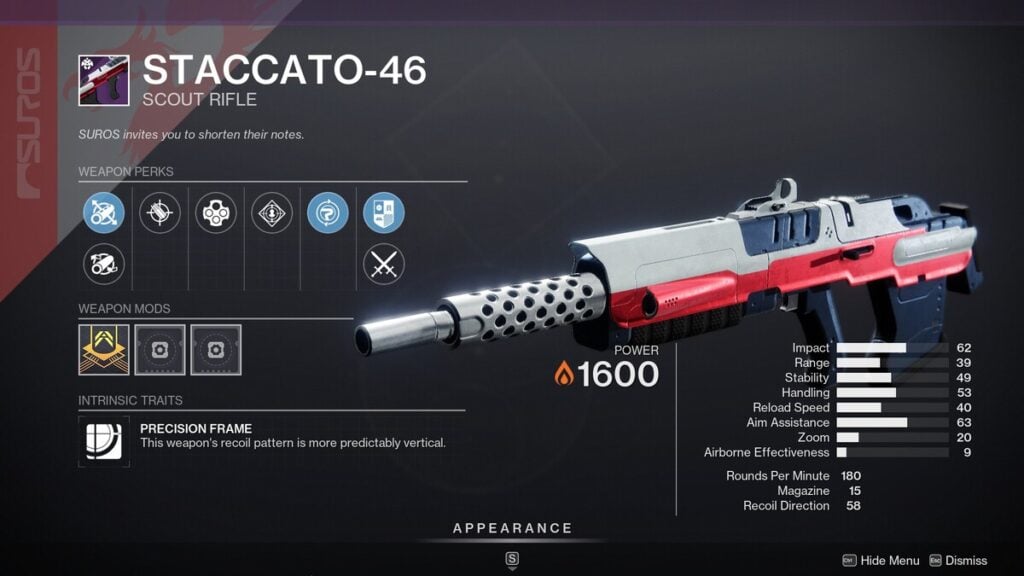This screenshot has height=576, width=1024.
Task: Choose the diamond-framed figure perk
Action: pyautogui.click(x=272, y=213)
